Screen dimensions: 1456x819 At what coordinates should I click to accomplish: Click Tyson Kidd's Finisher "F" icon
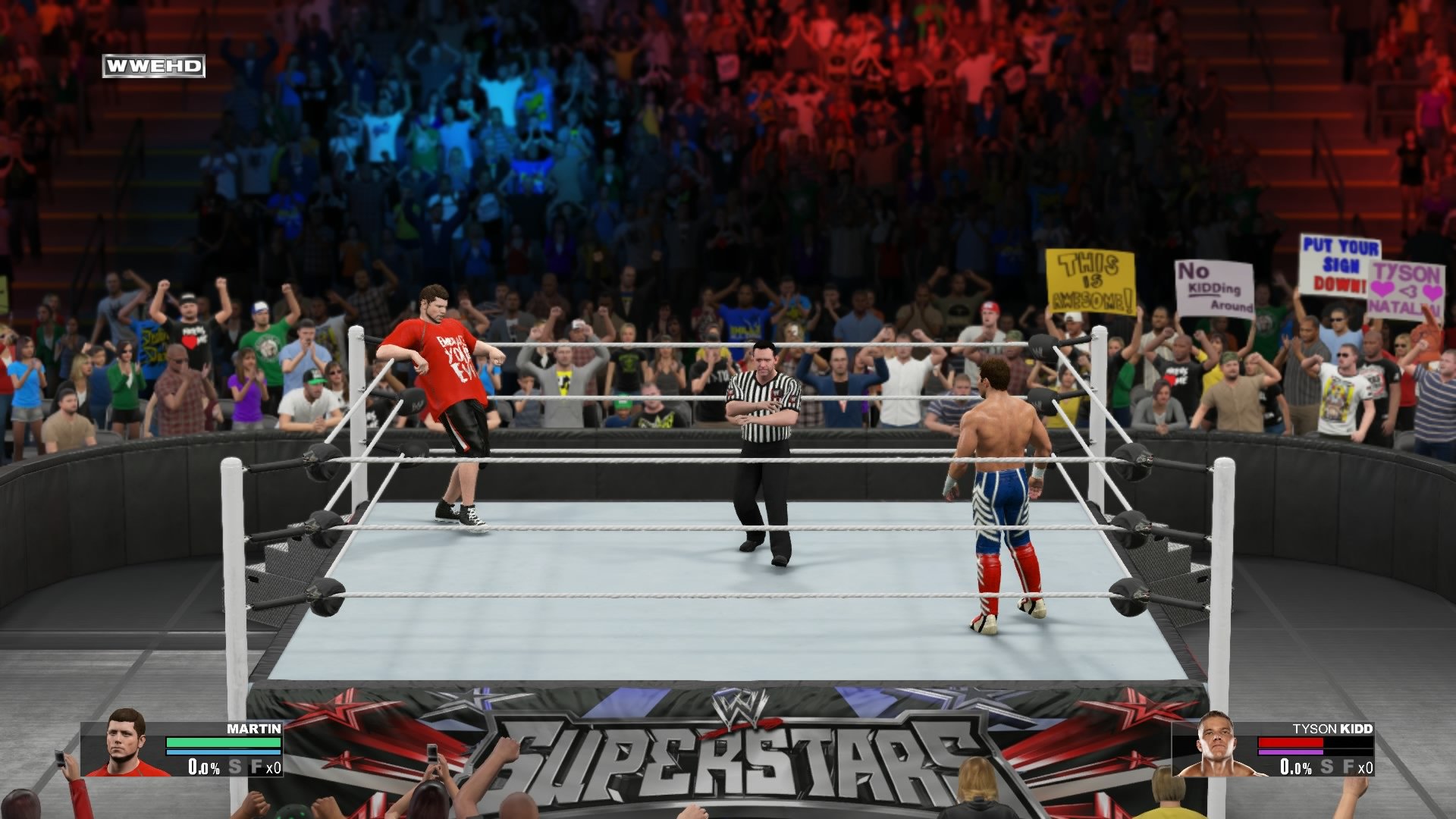pos(1348,767)
